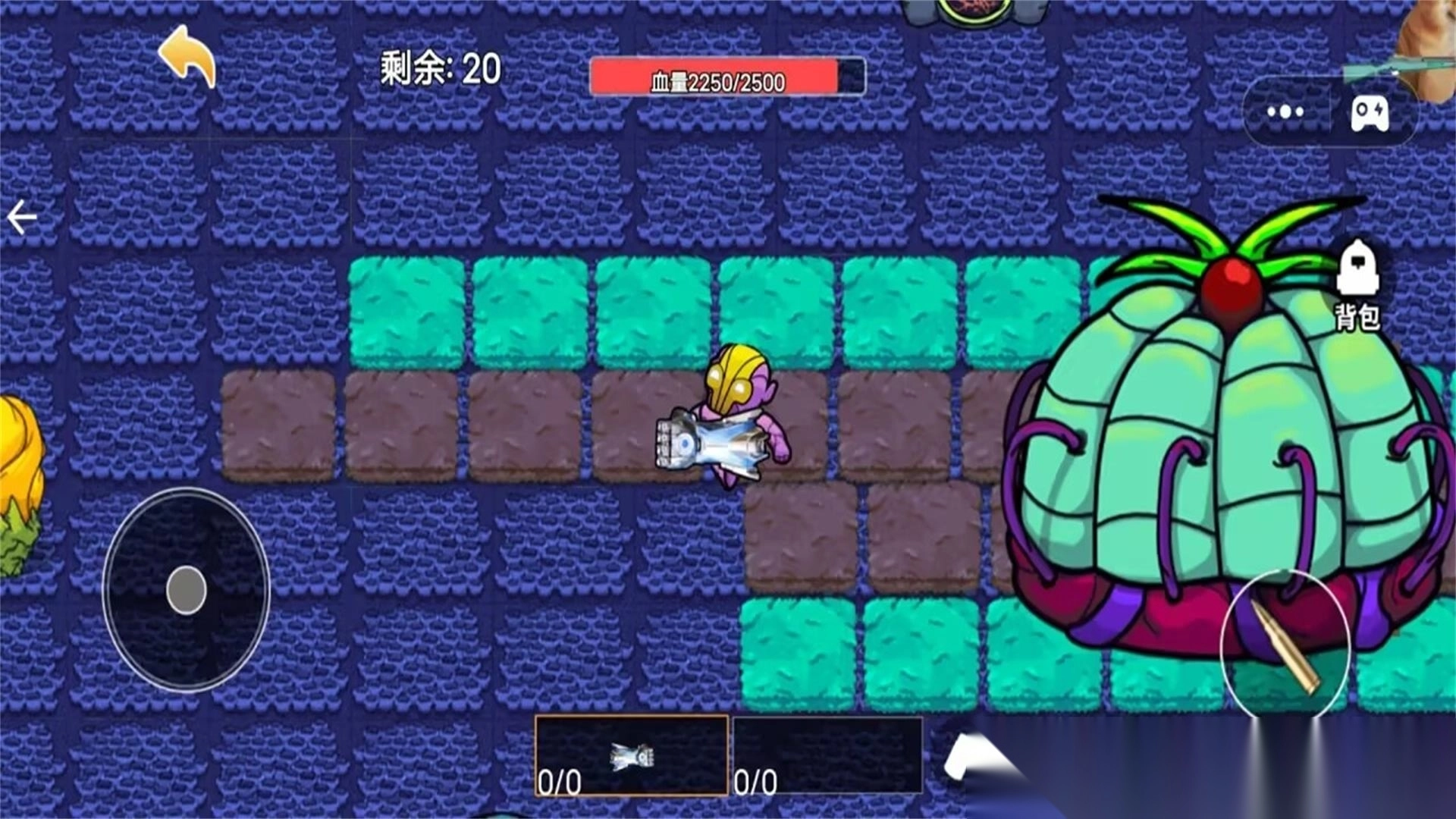Screen dimensions: 1456x819
Task: Open the more options ellipsis icon
Action: tap(1284, 112)
